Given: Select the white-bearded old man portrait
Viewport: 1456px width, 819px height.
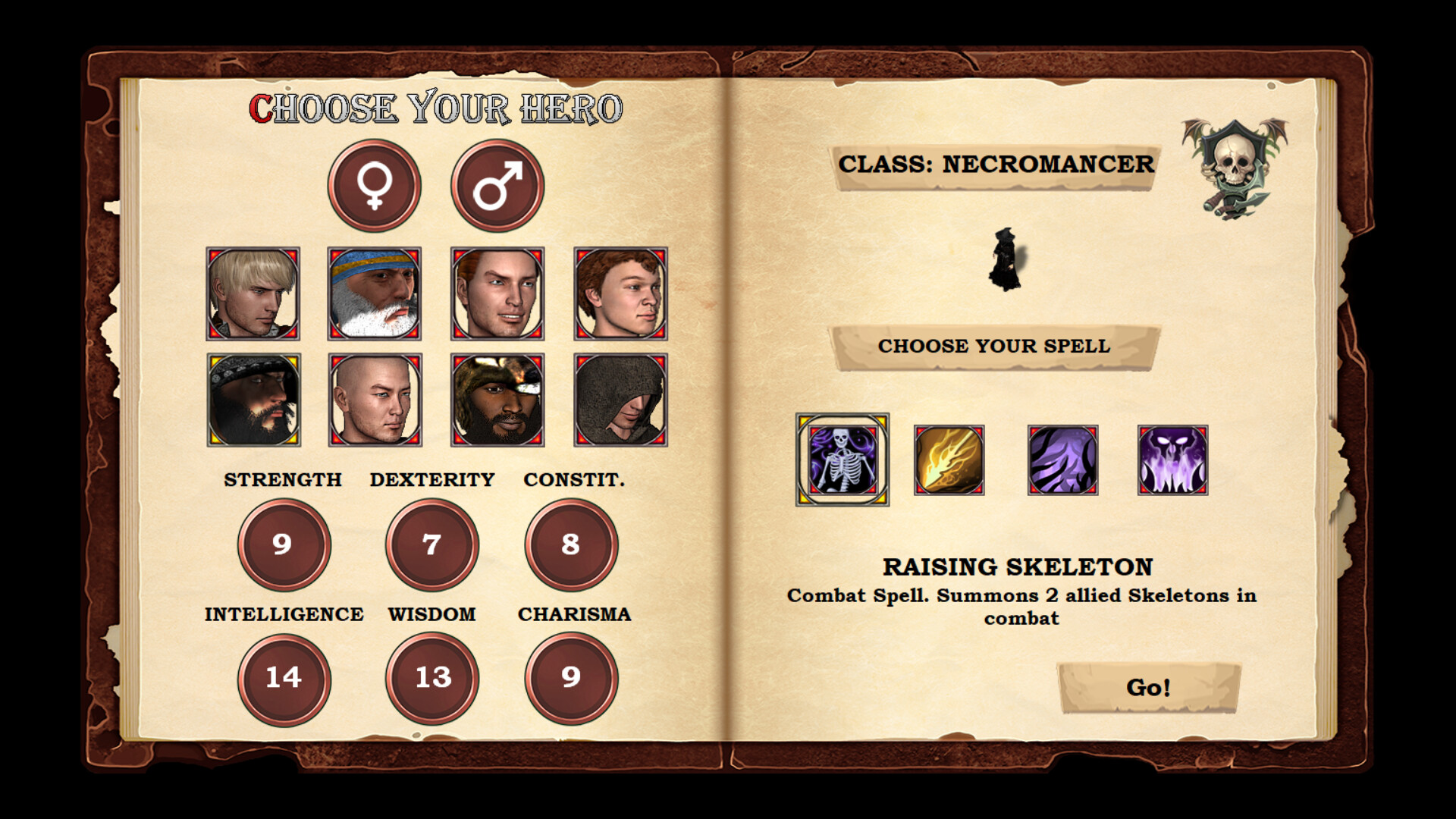Looking at the screenshot, I should pos(373,294).
